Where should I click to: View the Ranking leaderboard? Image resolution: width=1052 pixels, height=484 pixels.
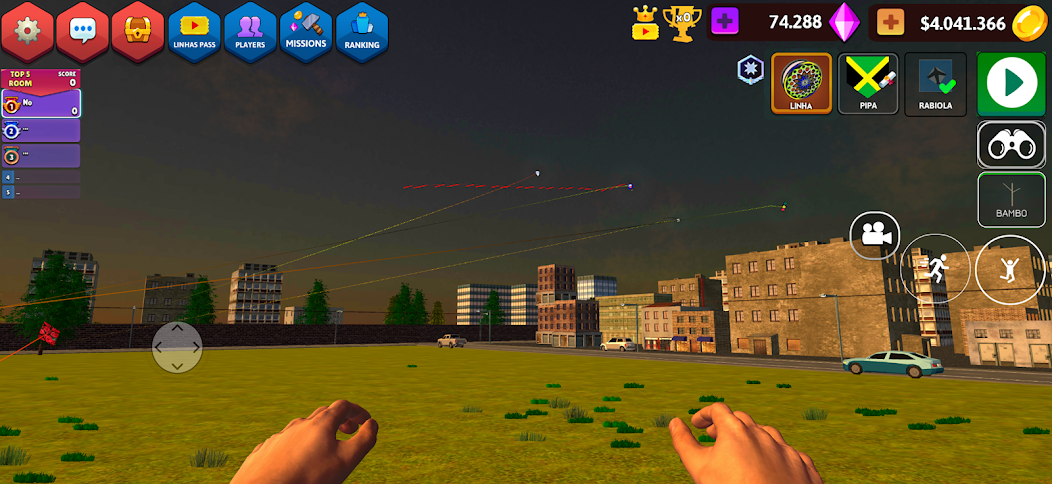tap(362, 30)
